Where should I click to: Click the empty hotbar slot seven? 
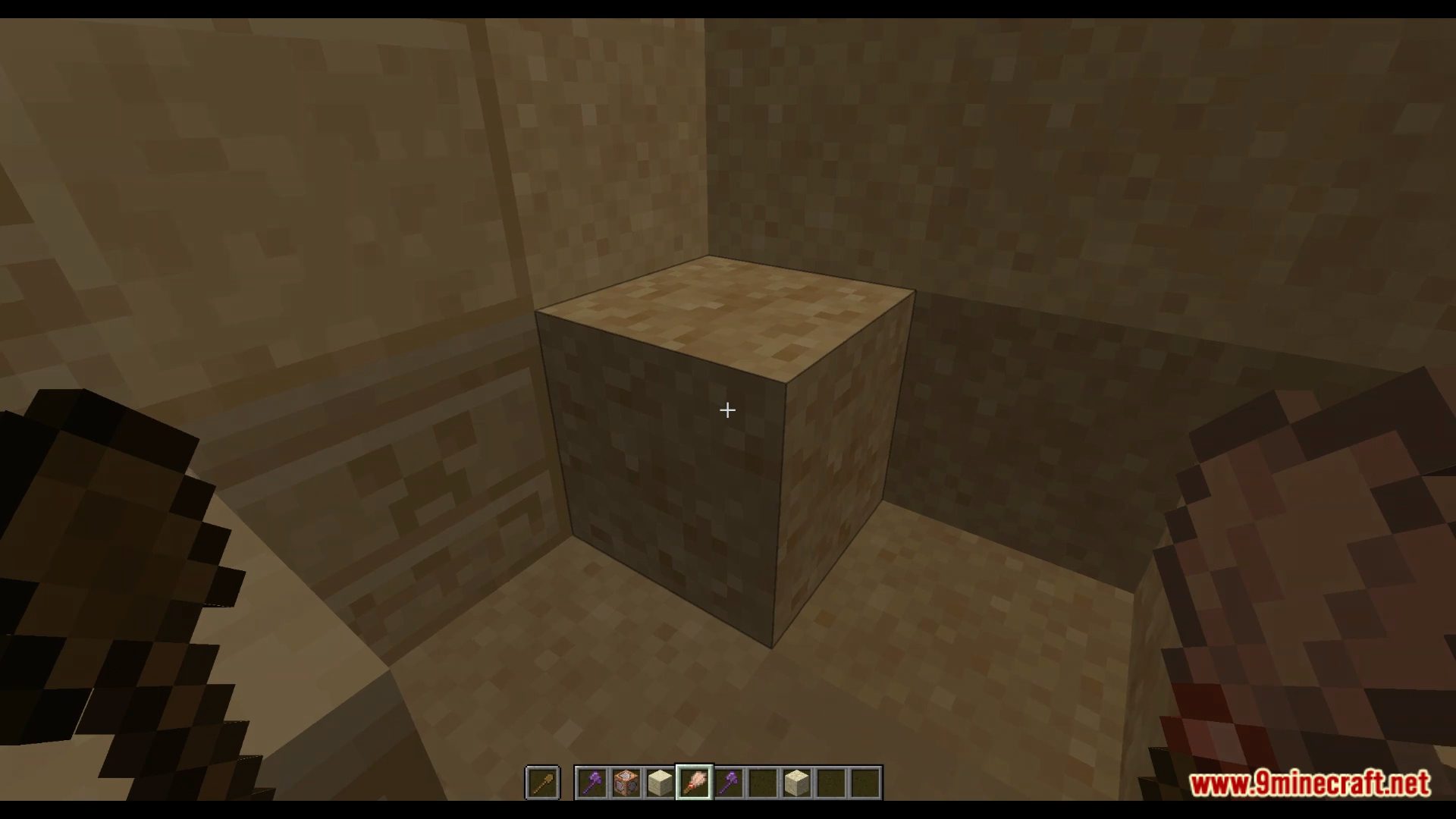[x=761, y=783]
